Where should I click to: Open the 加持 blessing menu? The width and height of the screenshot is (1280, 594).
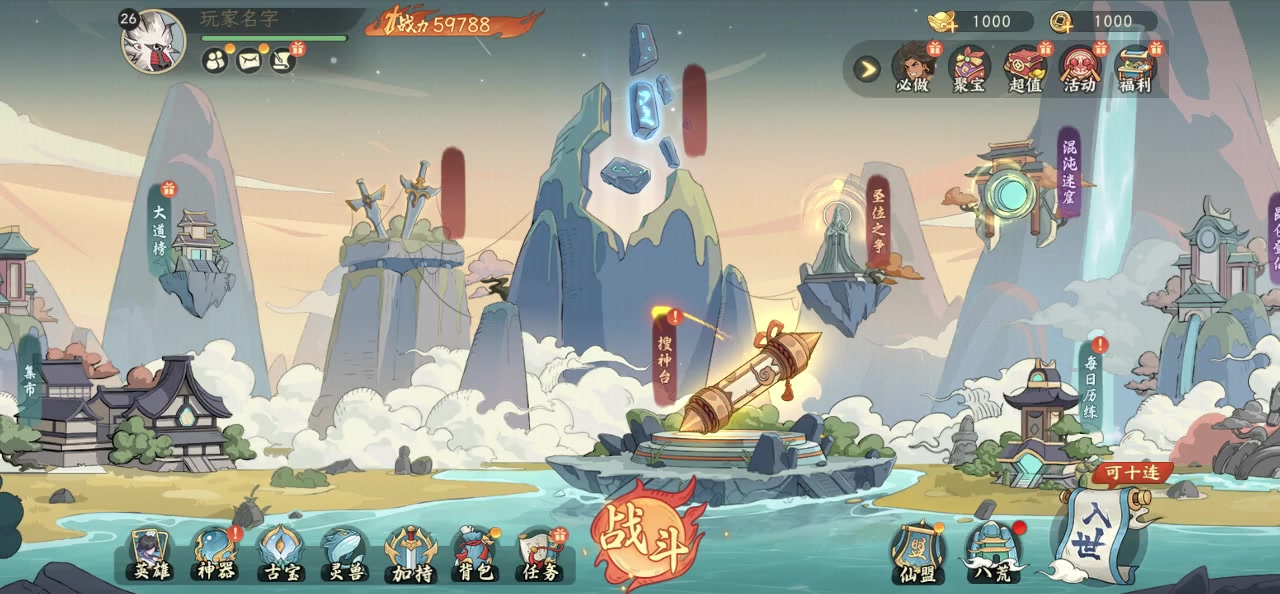click(410, 555)
